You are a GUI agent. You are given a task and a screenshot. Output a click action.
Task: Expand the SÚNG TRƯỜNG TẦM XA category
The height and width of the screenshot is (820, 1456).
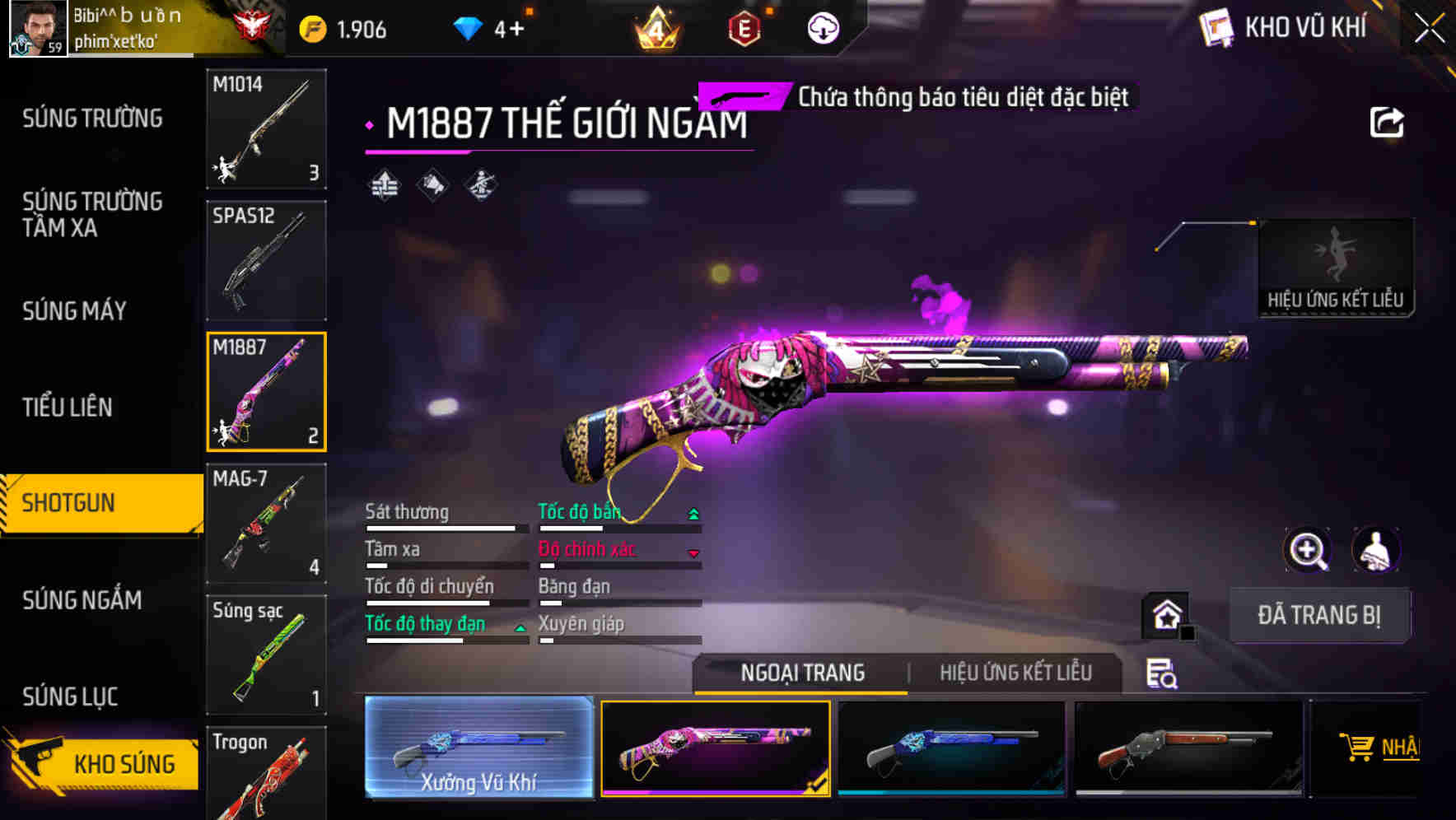pos(93,215)
